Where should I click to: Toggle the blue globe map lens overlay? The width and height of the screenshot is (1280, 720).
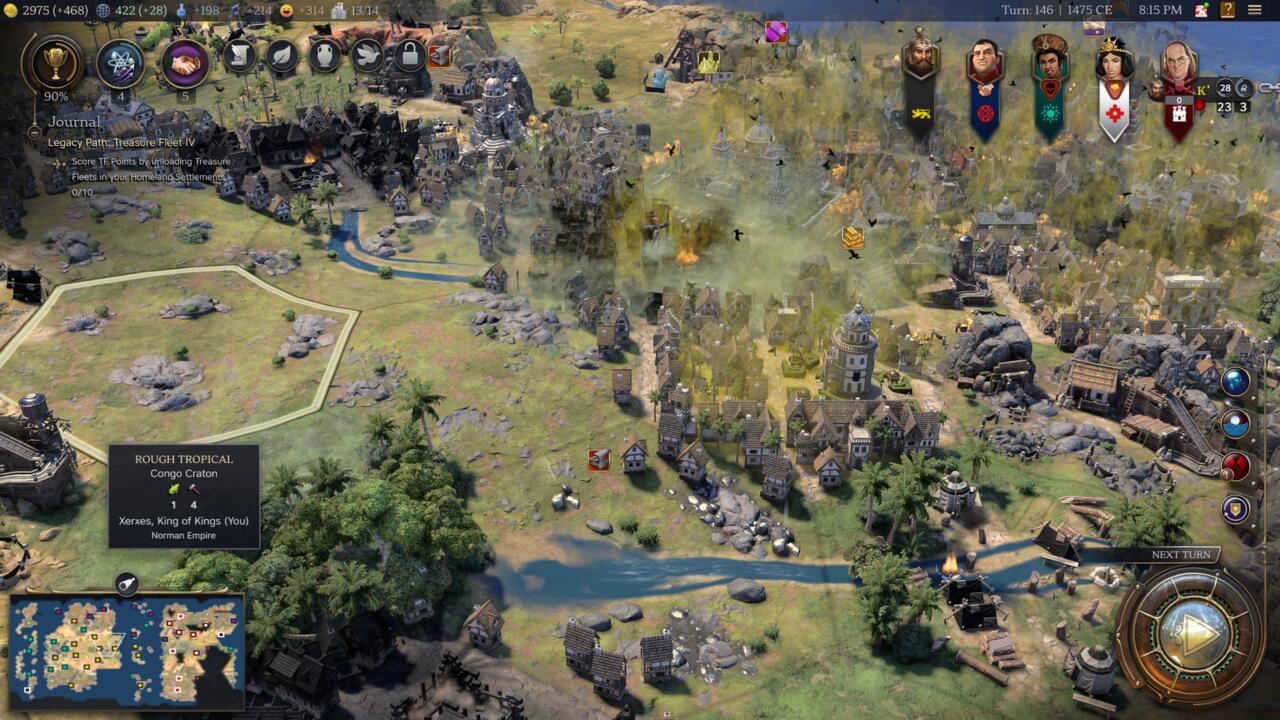(1235, 380)
